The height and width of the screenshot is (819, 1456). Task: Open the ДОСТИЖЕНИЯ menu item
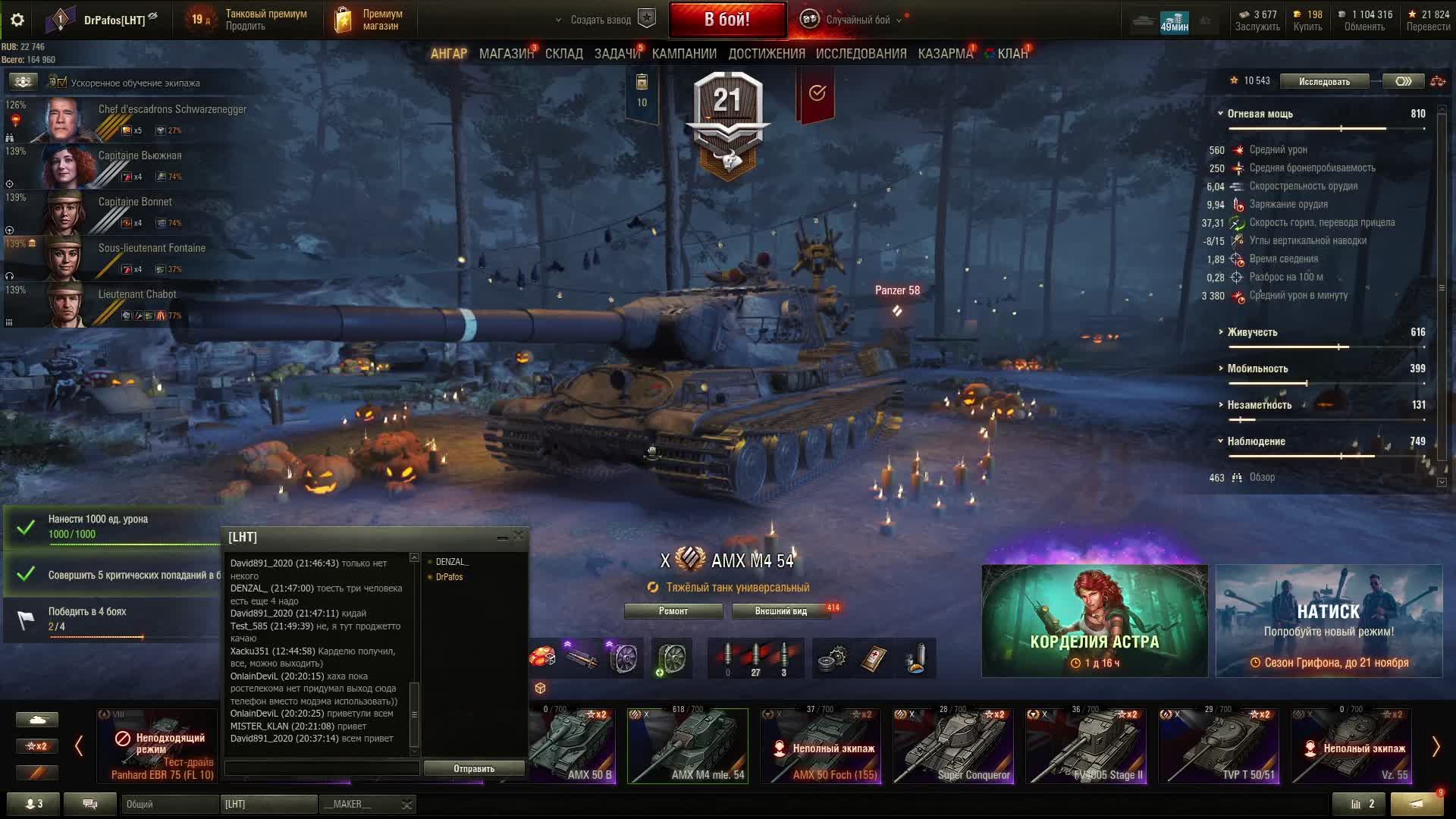pyautogui.click(x=766, y=53)
